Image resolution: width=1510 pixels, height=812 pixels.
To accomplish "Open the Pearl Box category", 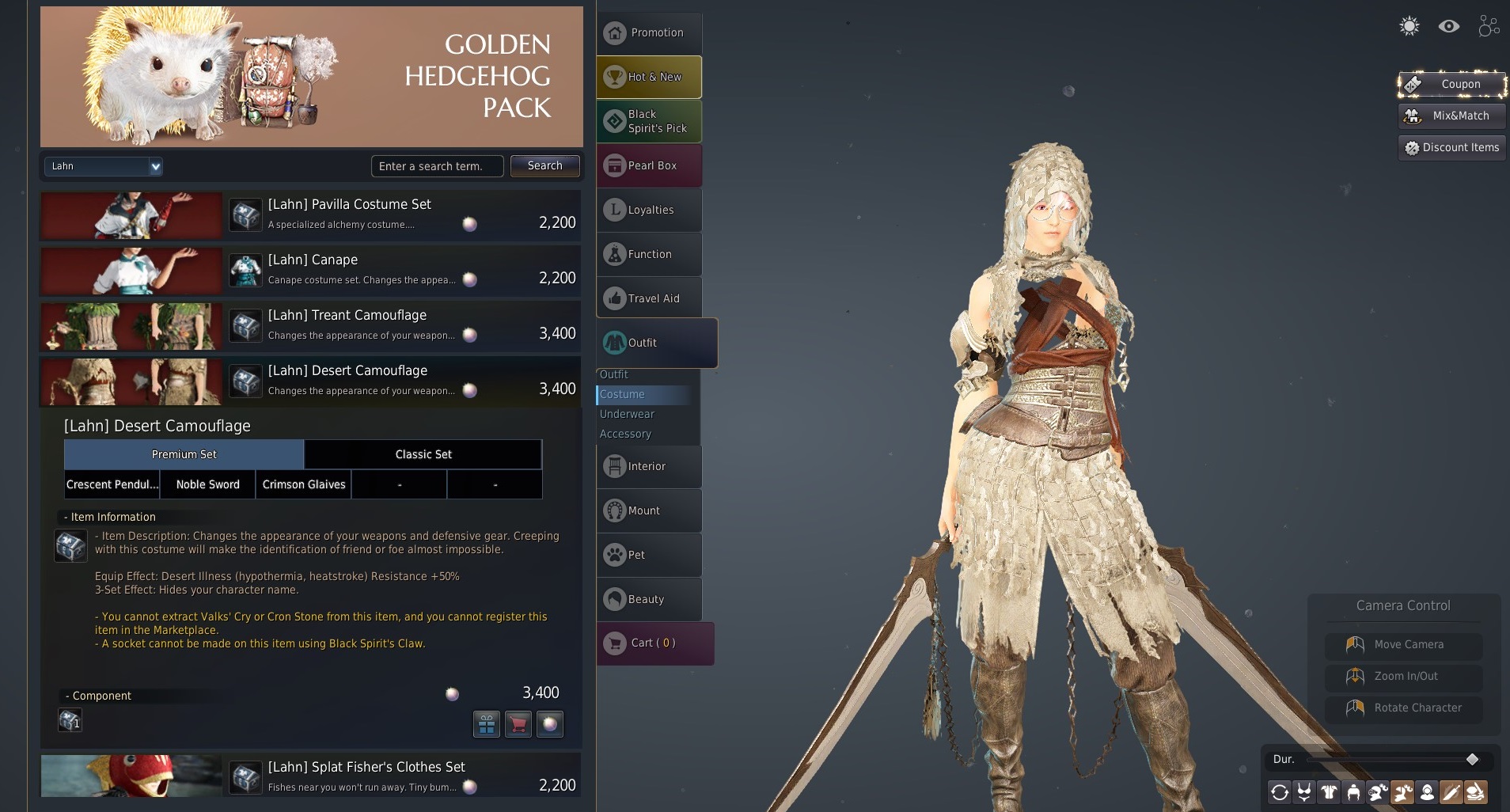I will point(649,166).
